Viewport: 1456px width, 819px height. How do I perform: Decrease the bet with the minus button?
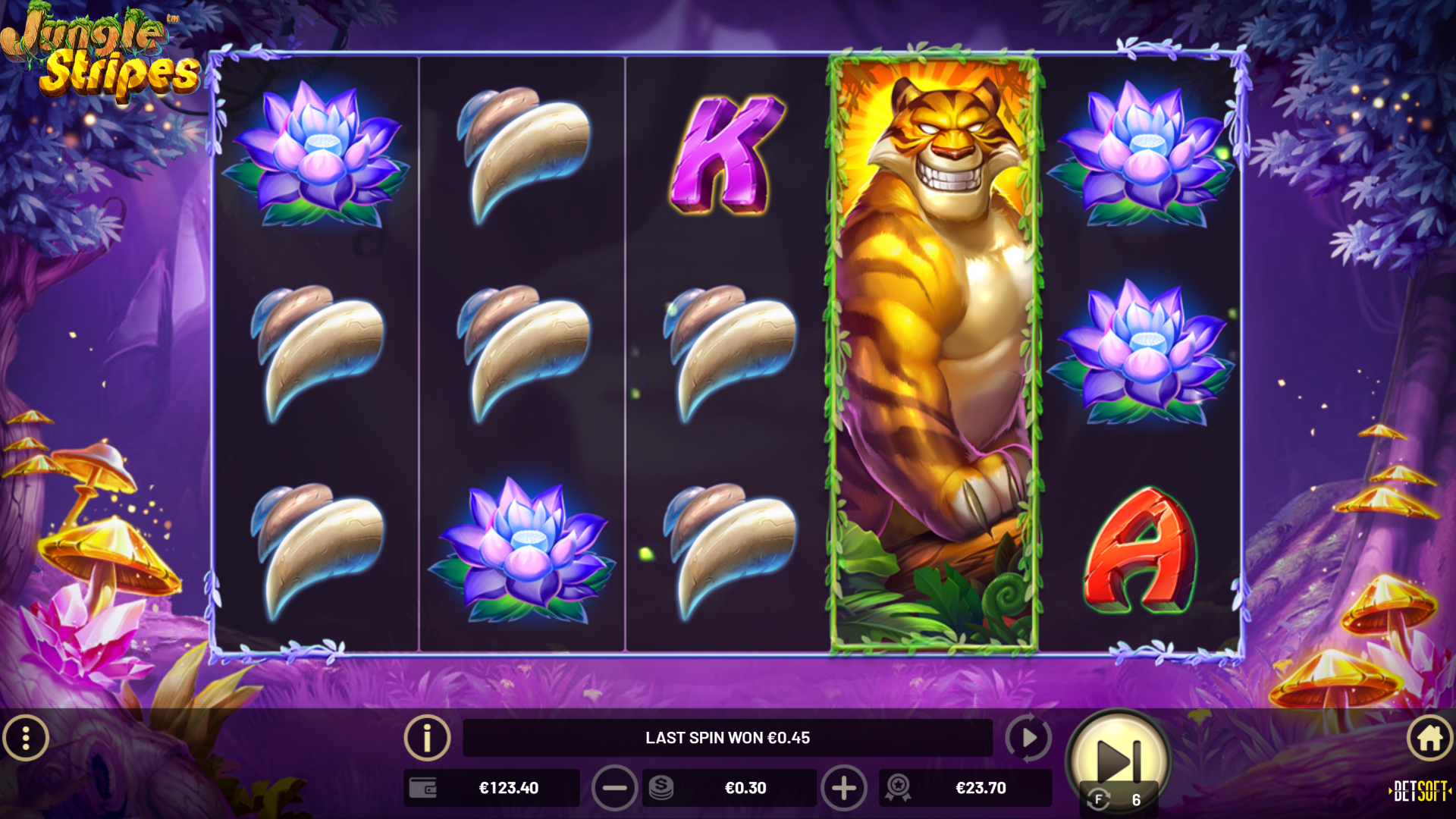pyautogui.click(x=614, y=788)
